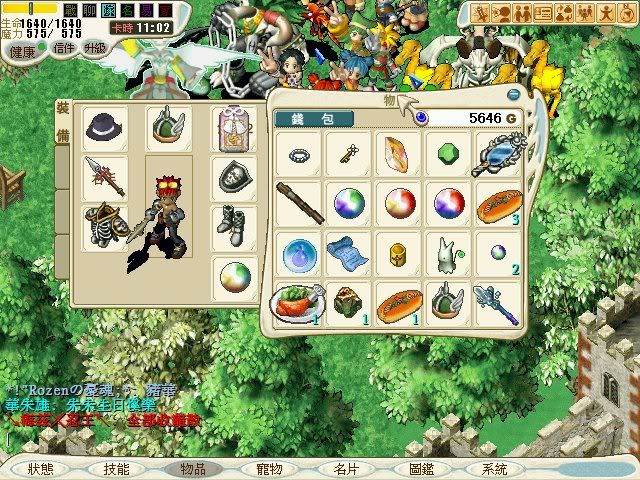Select the equipped skeleton armor slot
Viewport: 640px width, 480px height.
click(x=103, y=224)
